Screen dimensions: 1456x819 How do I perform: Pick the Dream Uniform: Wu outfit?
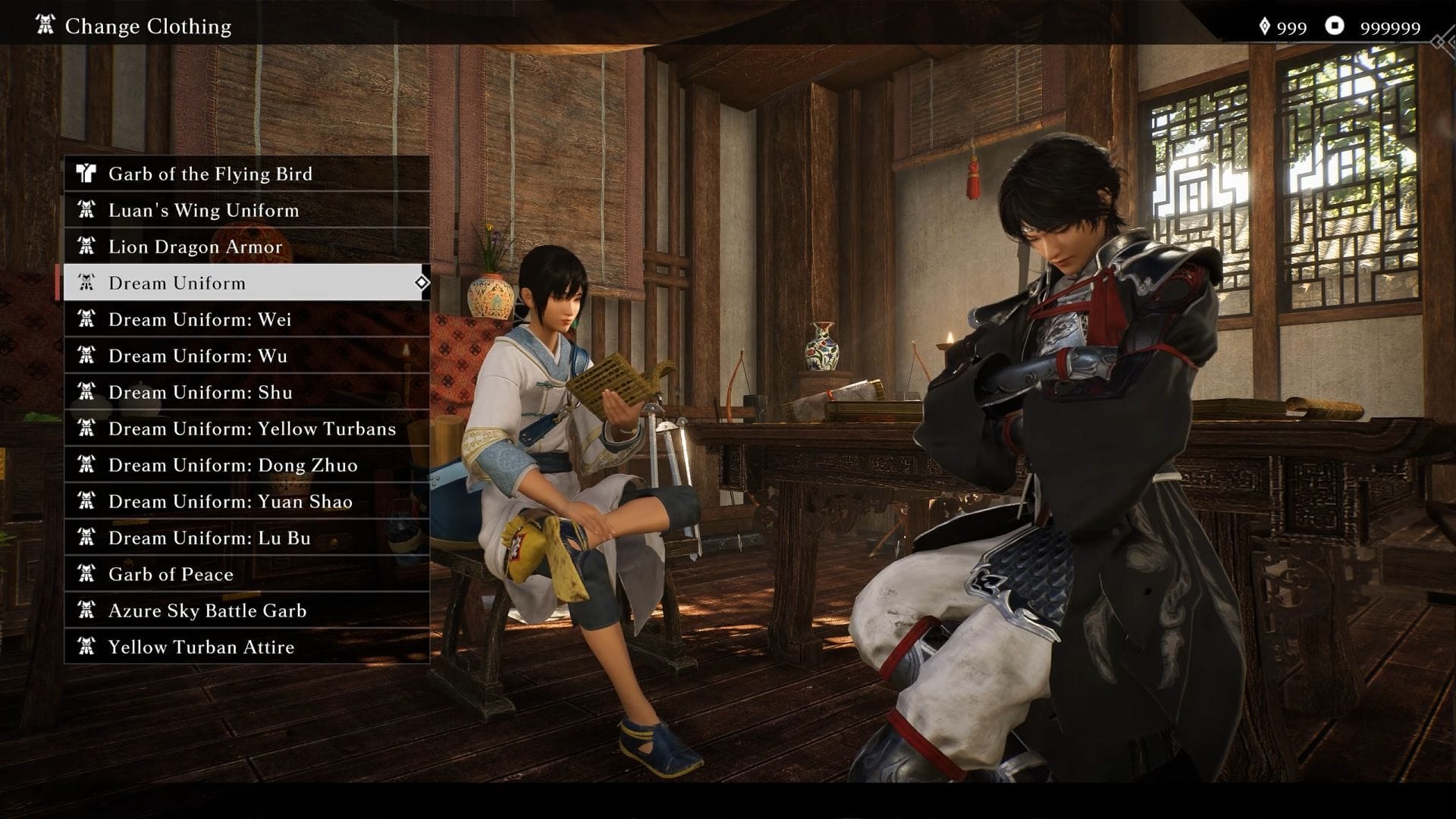tap(246, 356)
